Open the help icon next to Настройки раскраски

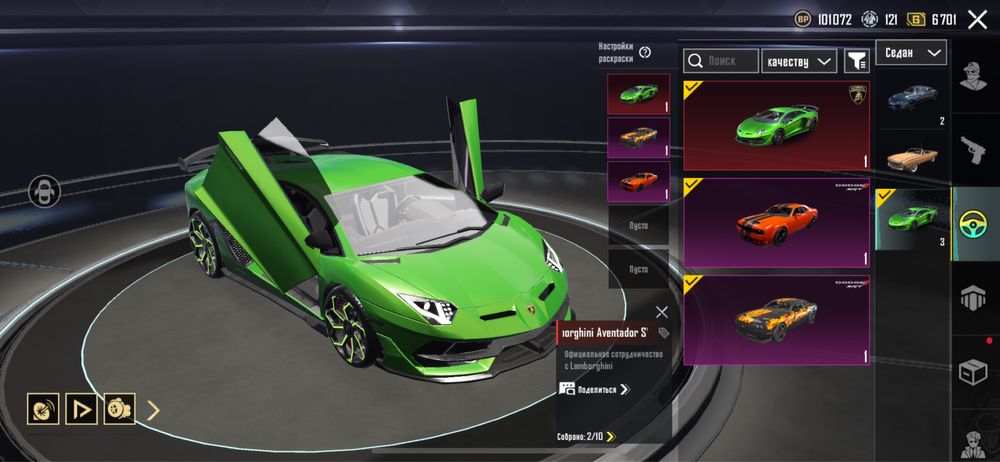[x=645, y=52]
